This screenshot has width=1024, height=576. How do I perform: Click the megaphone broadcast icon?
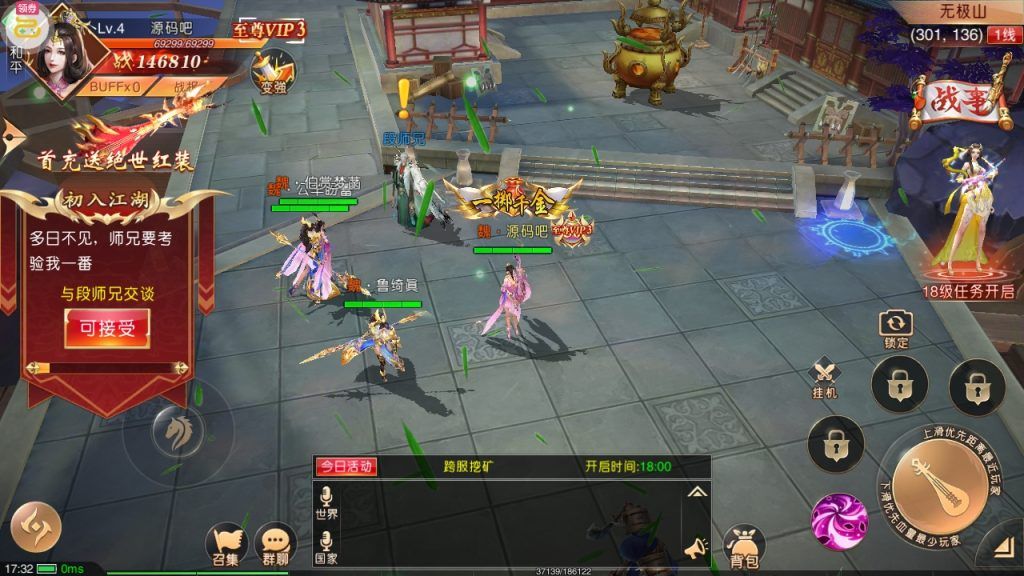coord(695,547)
